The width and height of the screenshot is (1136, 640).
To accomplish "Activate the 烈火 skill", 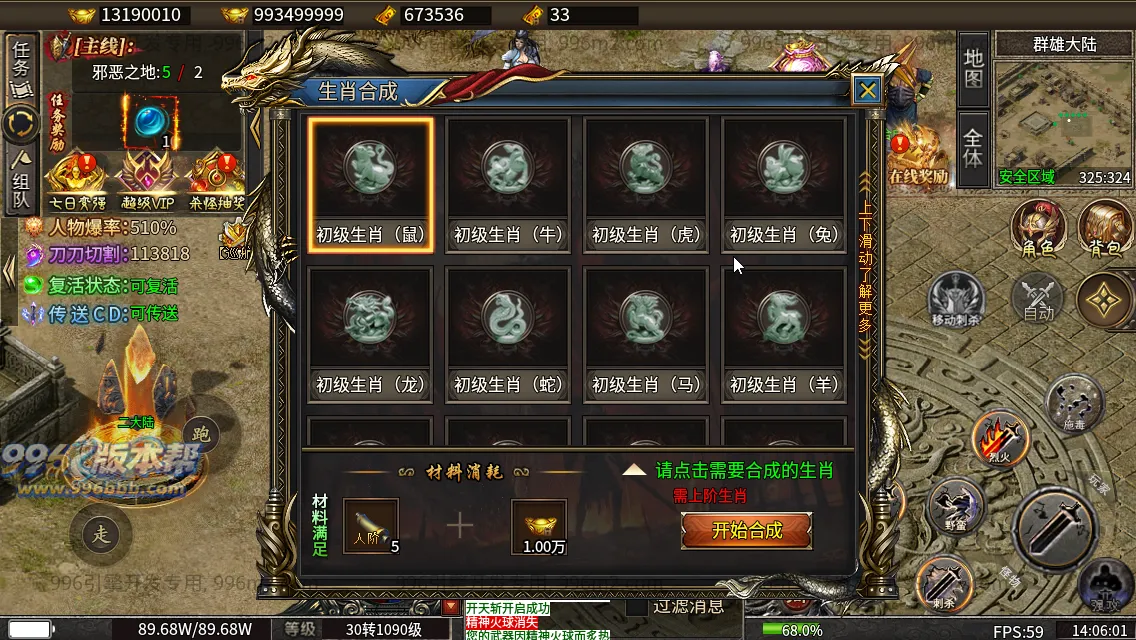I will tap(1000, 437).
